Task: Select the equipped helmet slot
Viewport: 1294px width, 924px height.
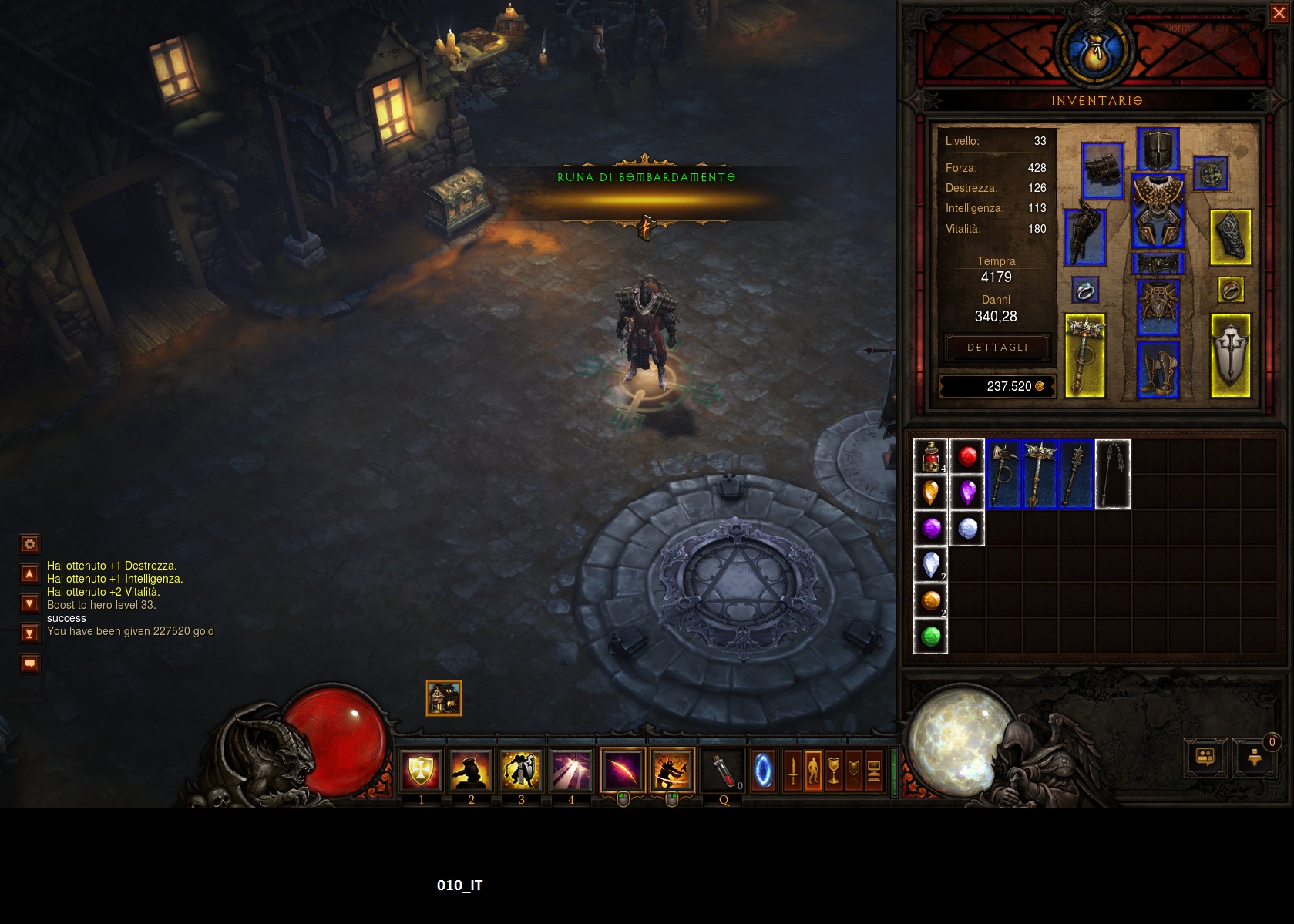Action: (x=1158, y=150)
